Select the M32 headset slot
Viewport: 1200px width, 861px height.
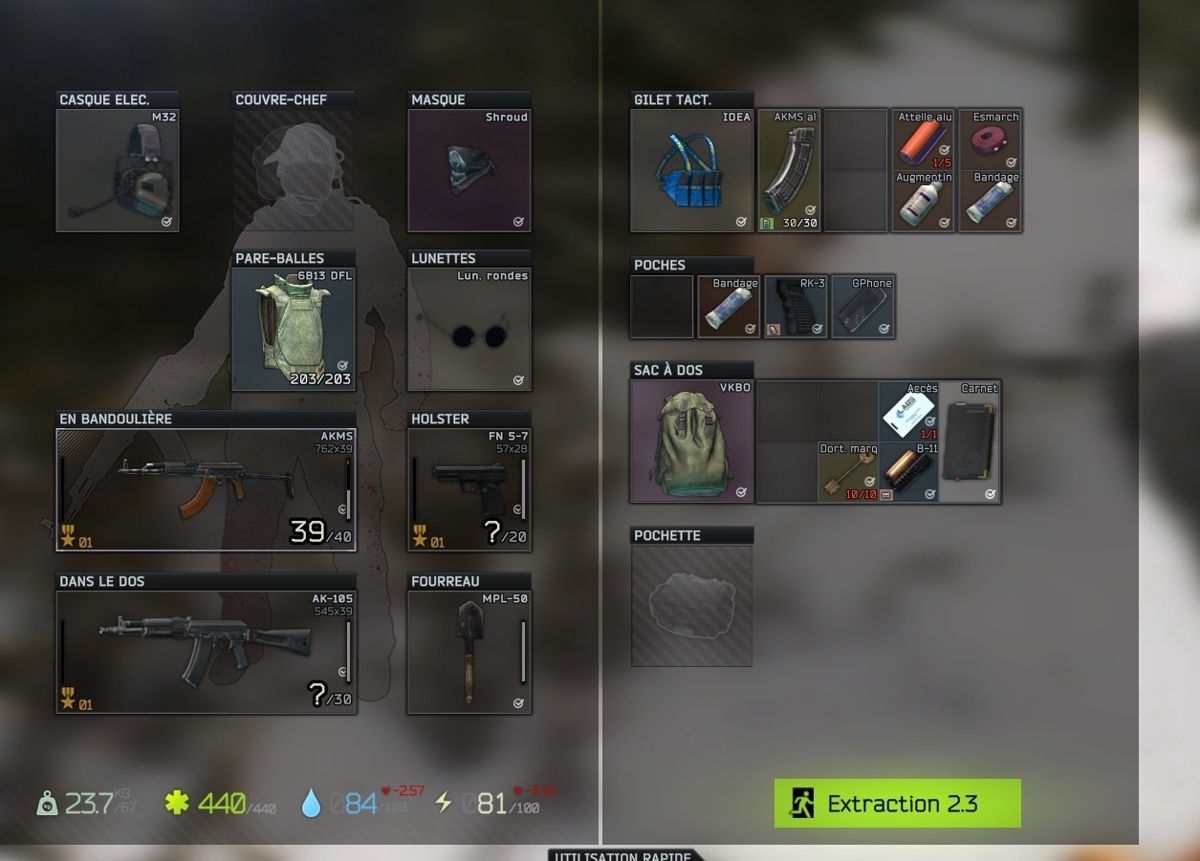click(x=117, y=170)
